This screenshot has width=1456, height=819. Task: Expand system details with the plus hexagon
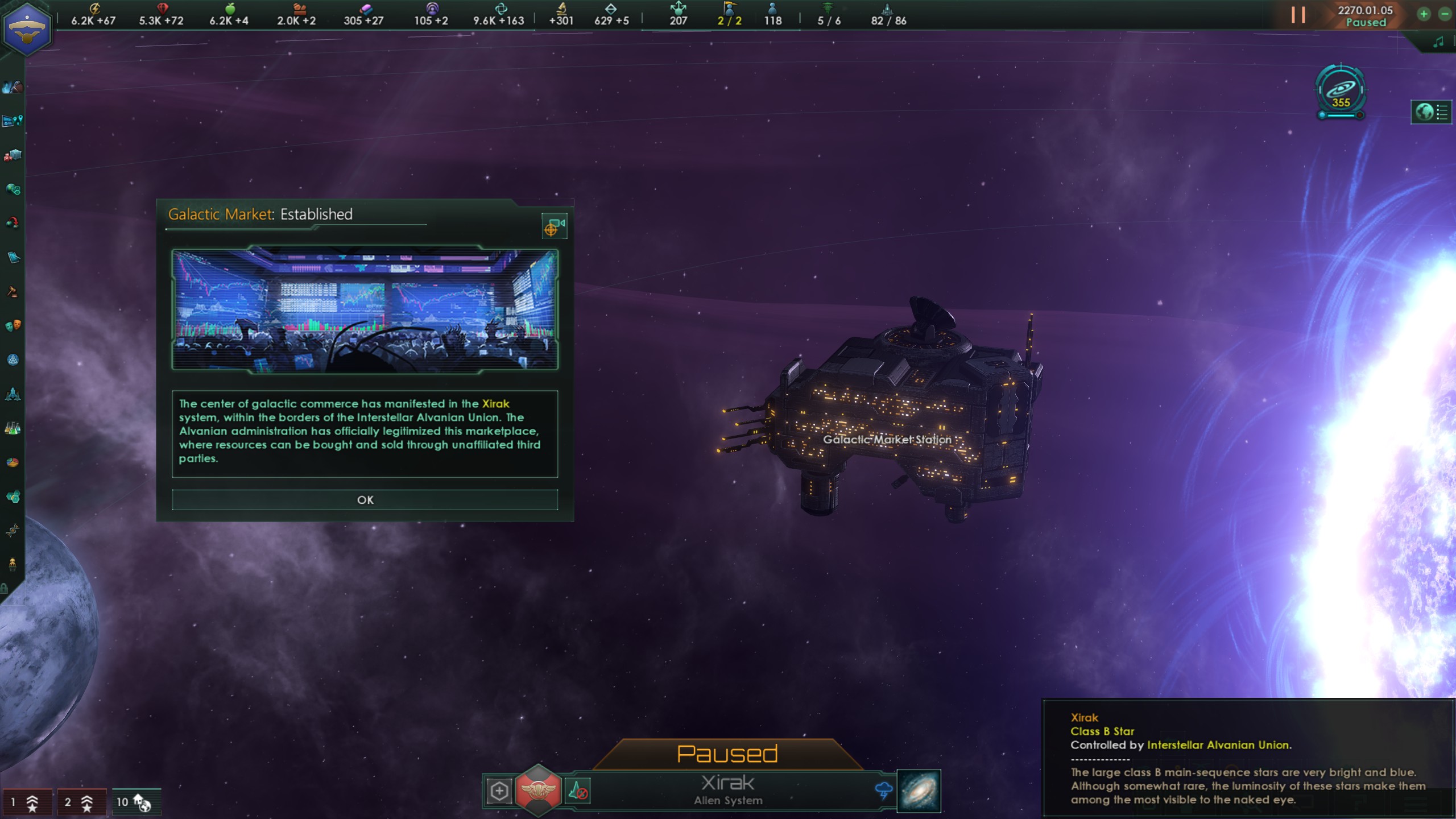(x=499, y=790)
